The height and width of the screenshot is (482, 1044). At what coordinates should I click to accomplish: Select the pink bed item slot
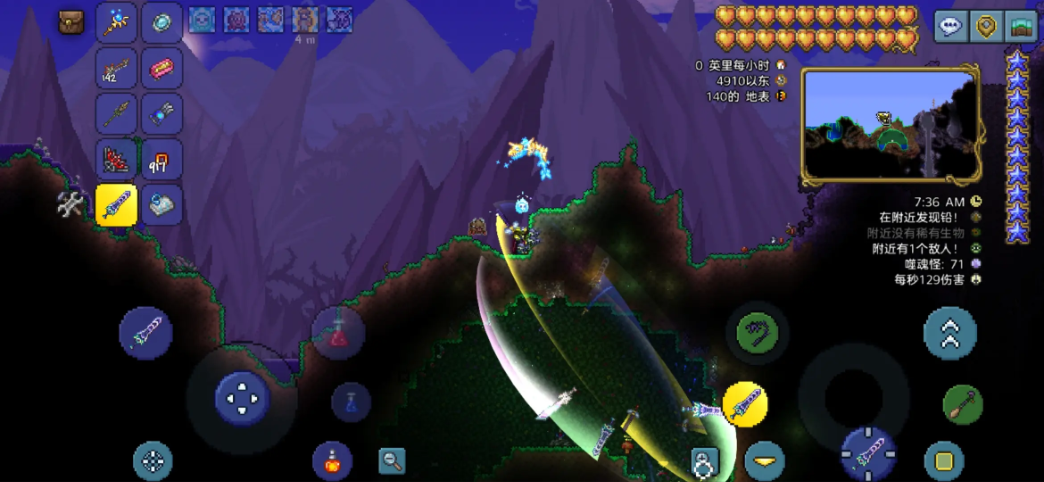point(161,68)
